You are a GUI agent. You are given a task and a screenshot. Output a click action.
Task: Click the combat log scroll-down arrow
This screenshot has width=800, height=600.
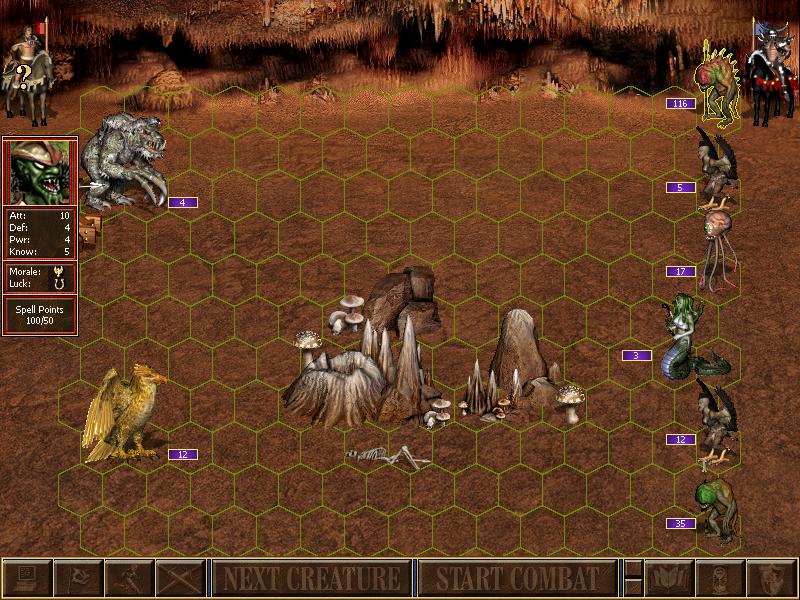632,587
